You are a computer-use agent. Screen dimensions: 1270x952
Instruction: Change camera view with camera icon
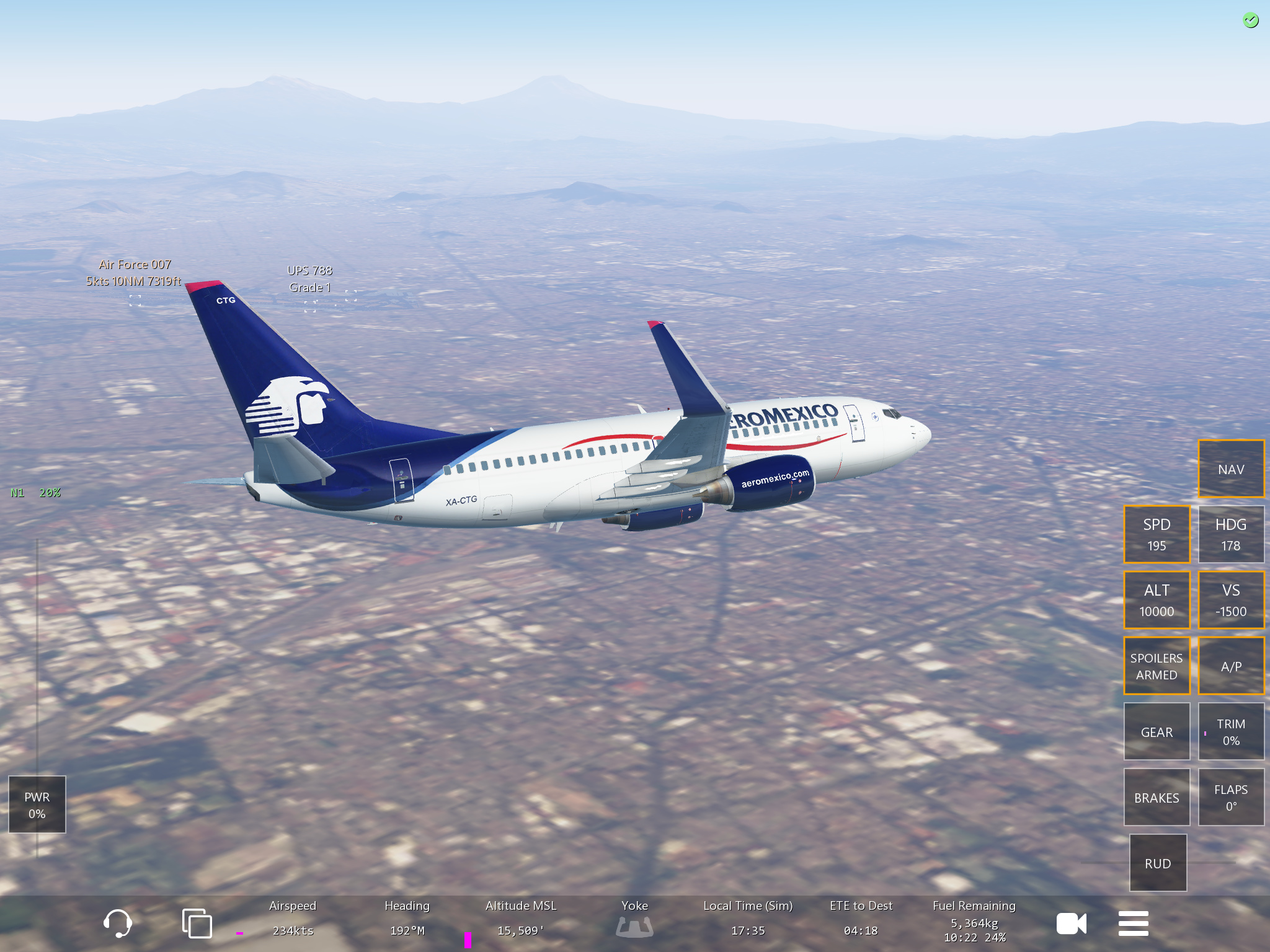[1071, 923]
